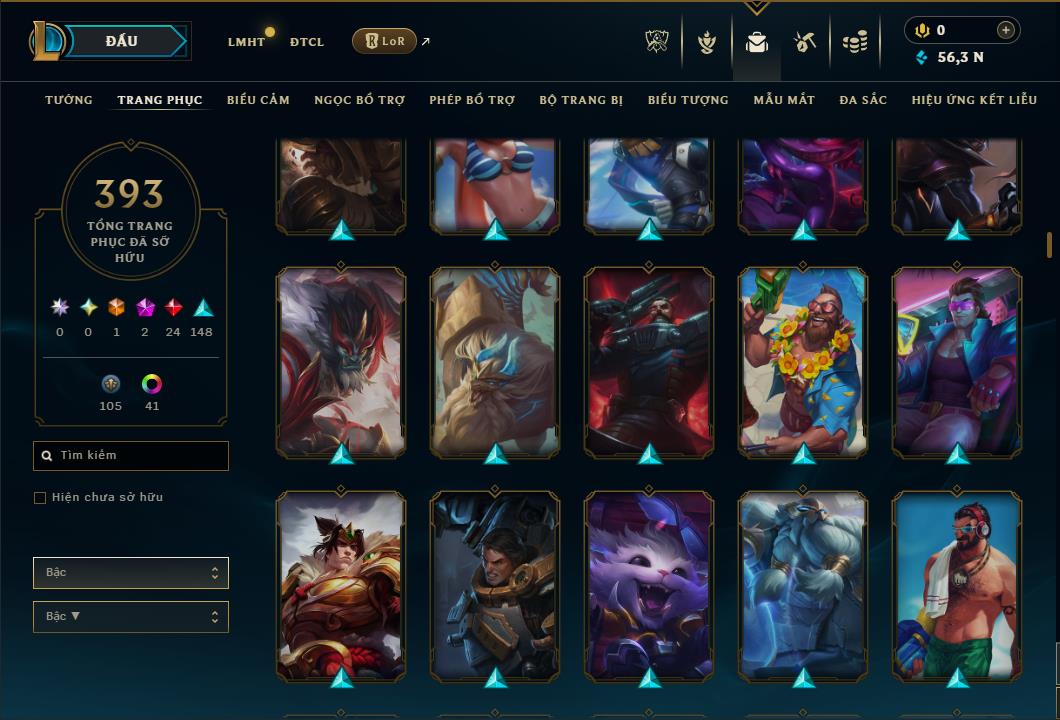Select the purple yordle monster skin card
The image size is (1060, 720).
649,585
